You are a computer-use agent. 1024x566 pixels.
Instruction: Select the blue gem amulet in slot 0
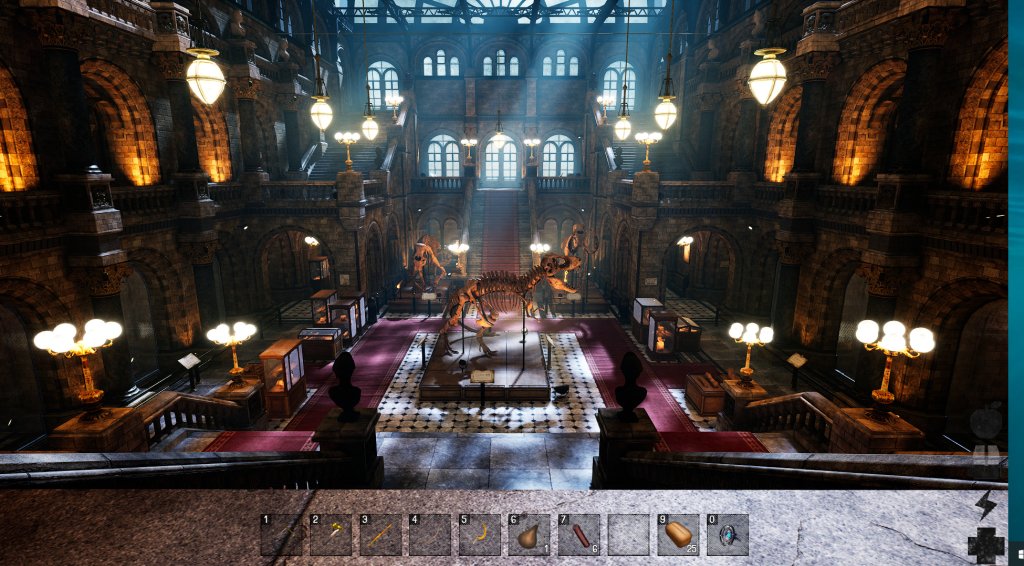726,535
